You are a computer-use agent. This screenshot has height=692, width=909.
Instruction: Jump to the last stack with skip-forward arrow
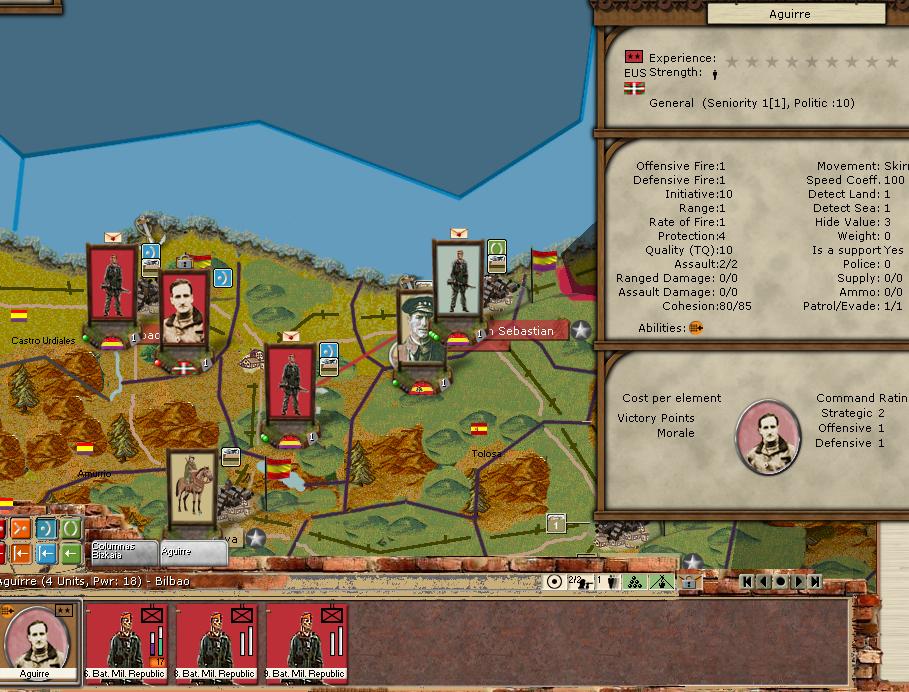[815, 582]
